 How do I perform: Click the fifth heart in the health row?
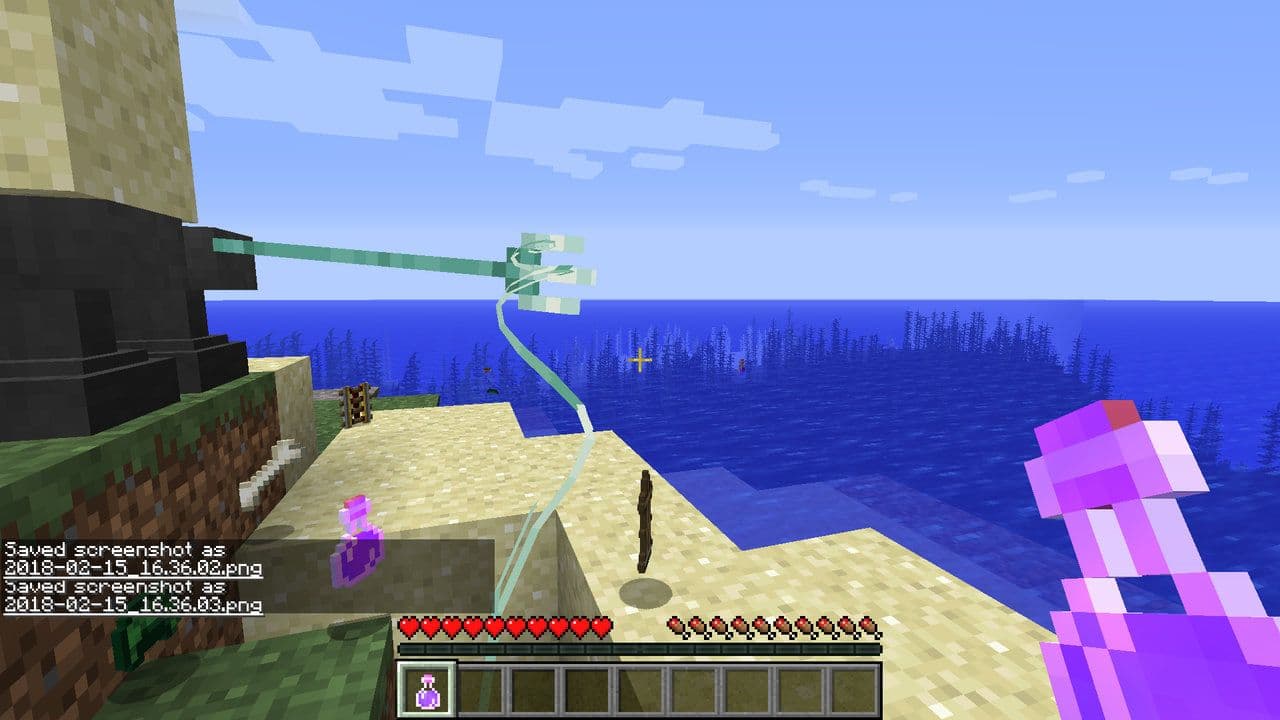coord(493,626)
